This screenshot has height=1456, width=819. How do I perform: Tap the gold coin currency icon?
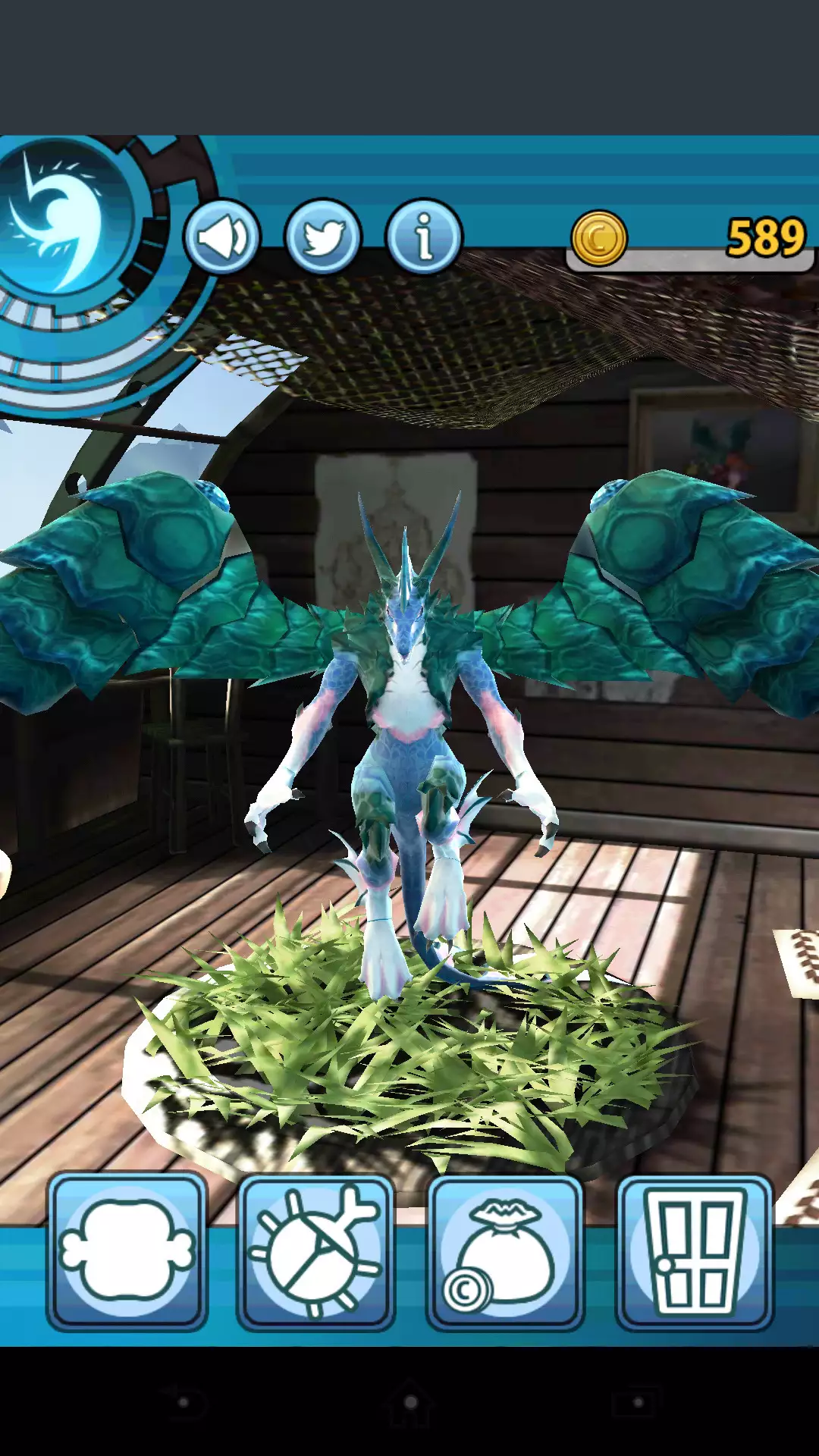[x=599, y=239]
